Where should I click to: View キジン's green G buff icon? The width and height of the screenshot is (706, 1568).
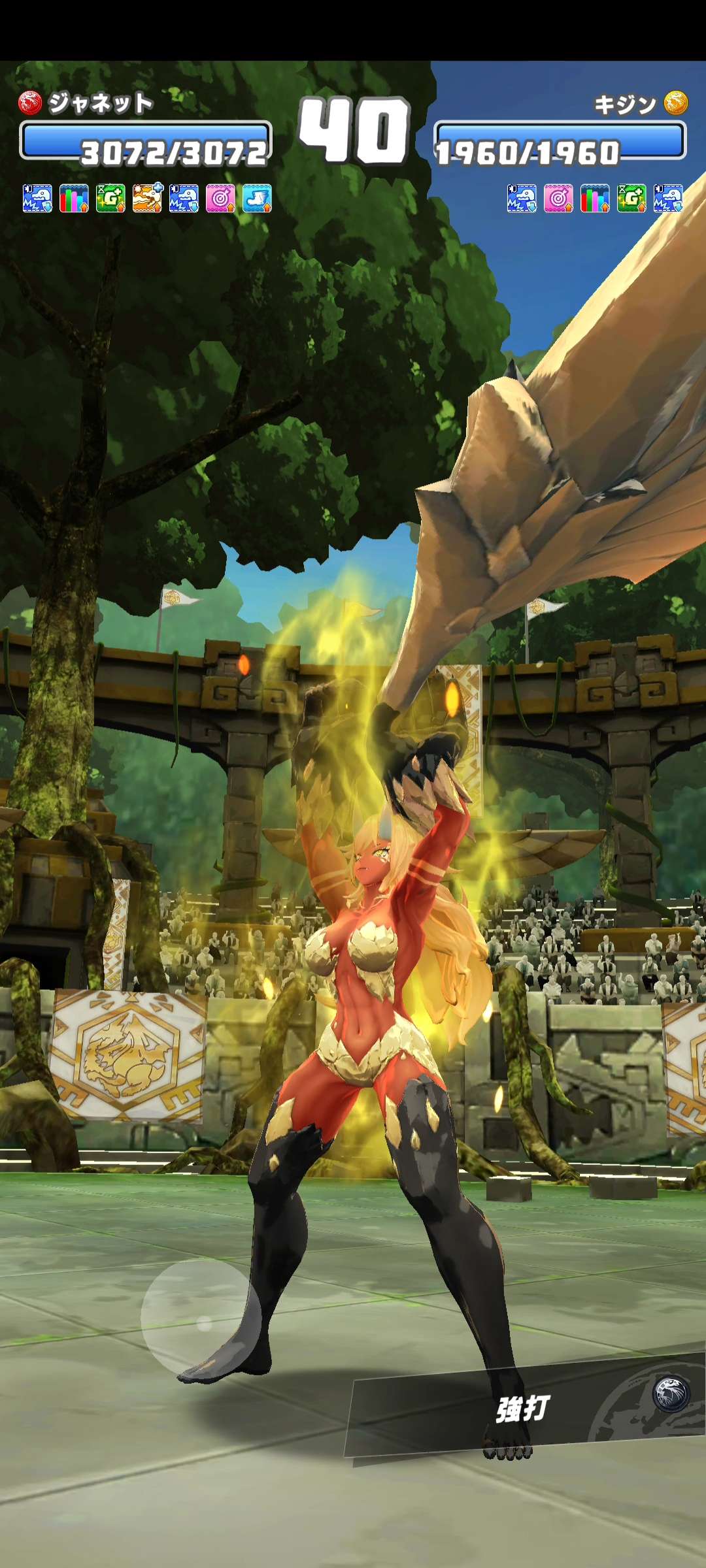click(x=631, y=198)
